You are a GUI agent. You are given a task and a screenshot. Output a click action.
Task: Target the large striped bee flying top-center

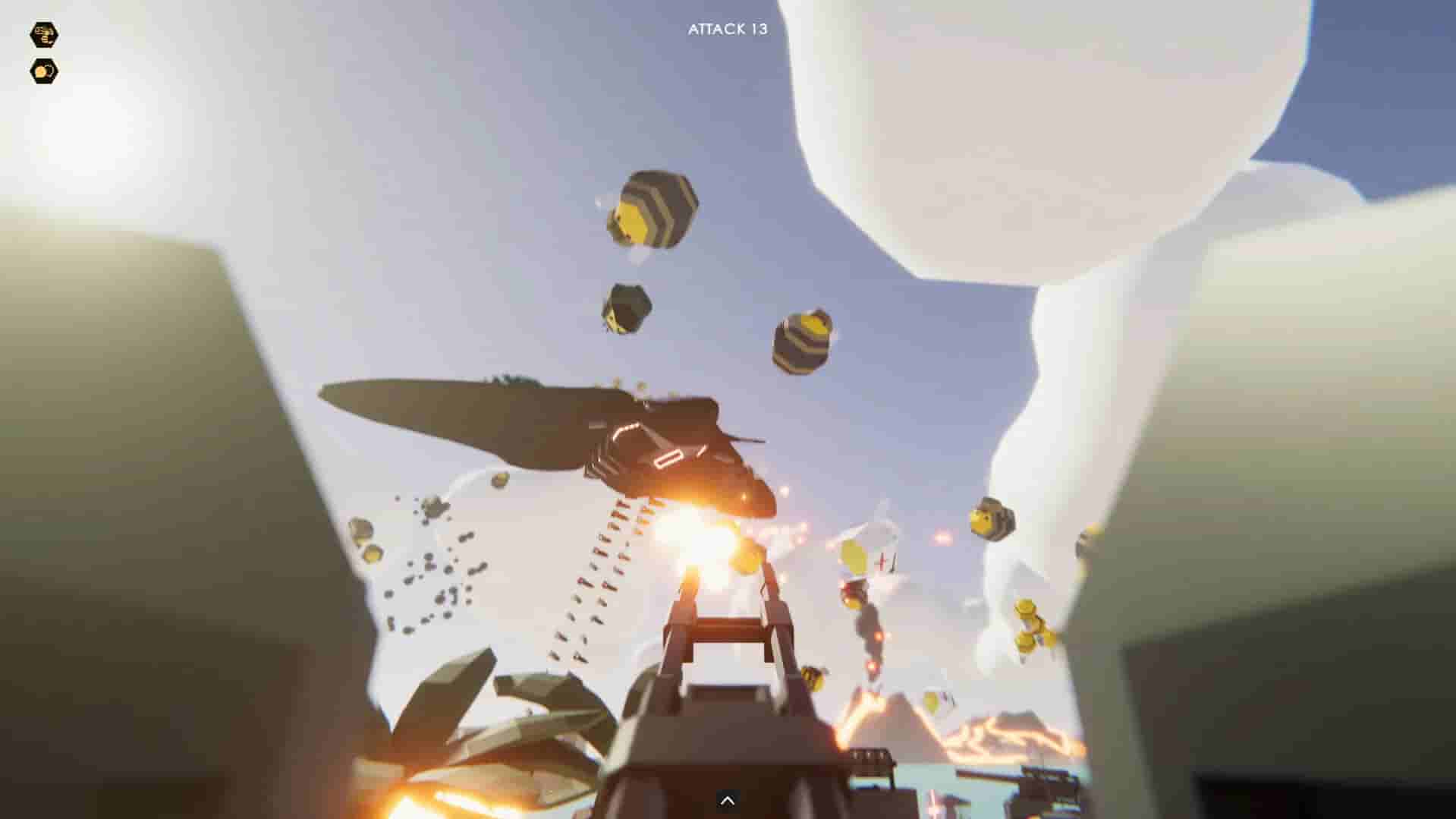coord(653,210)
